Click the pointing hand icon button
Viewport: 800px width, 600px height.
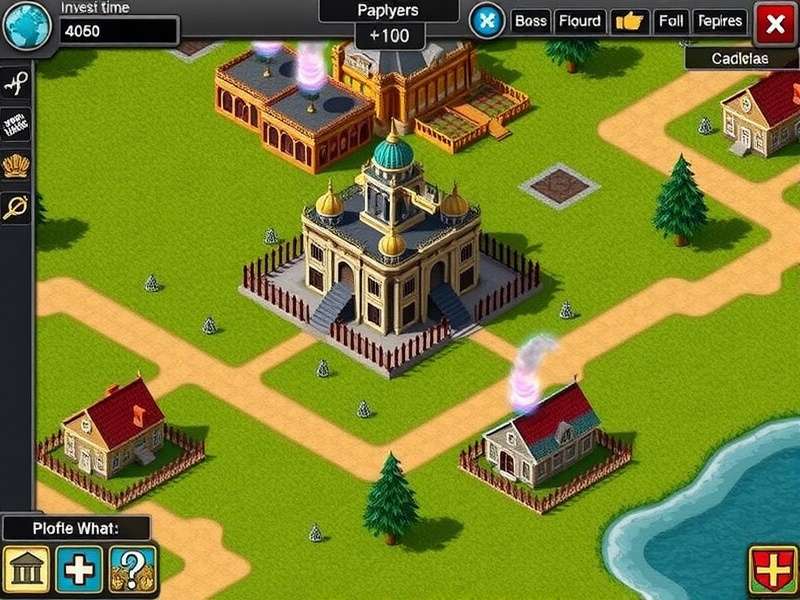pos(629,21)
